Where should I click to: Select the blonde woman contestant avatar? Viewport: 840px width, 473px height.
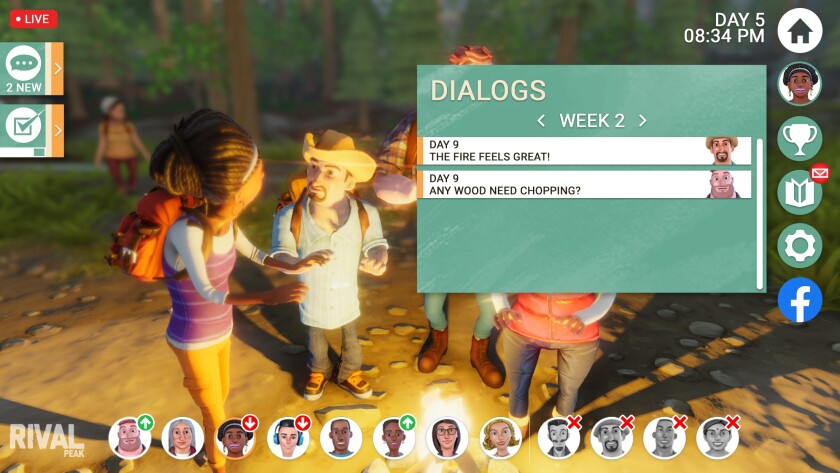(500, 437)
